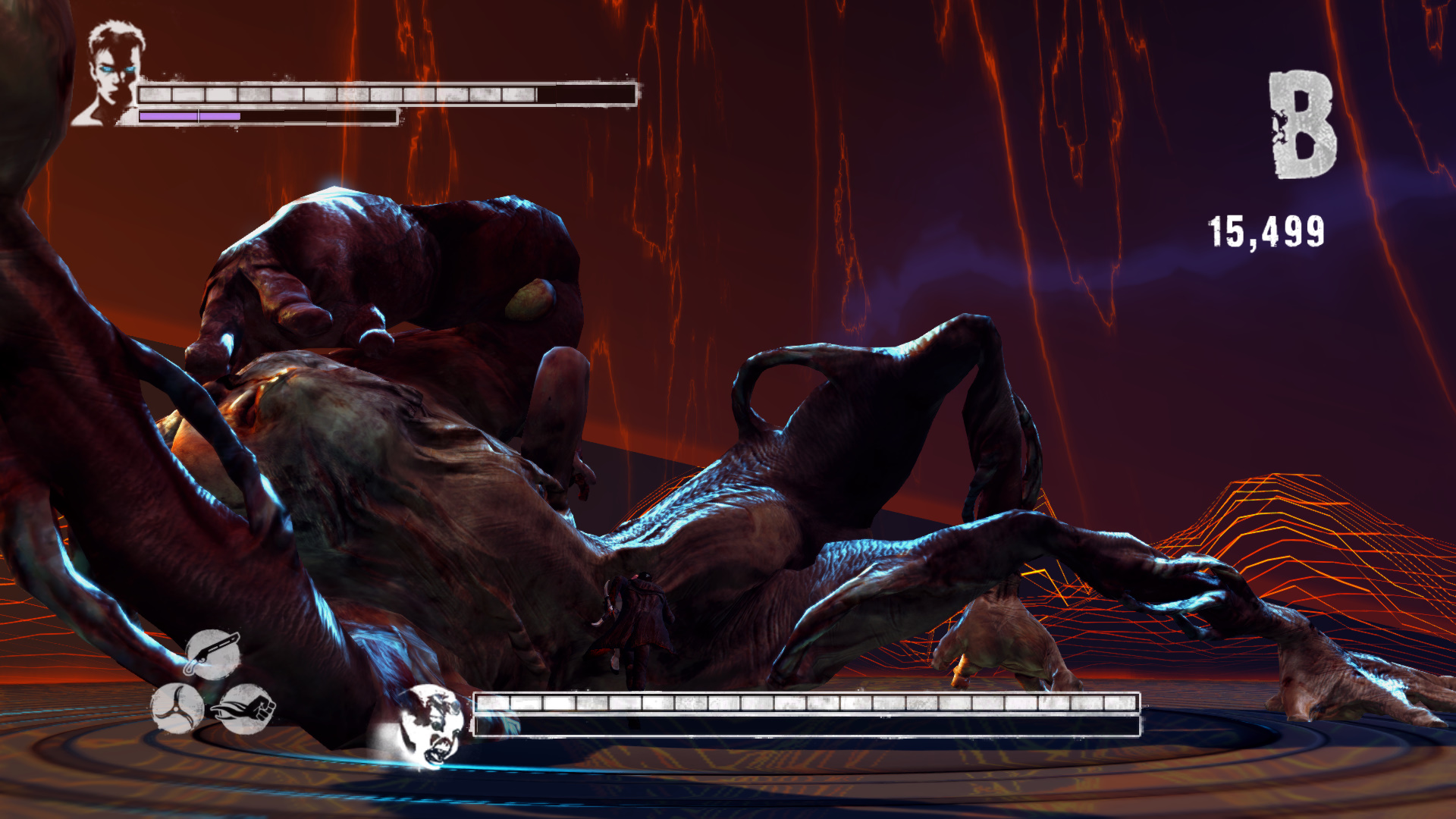
Task: Activate the flaming fist gauntlet icon
Action: point(246,708)
